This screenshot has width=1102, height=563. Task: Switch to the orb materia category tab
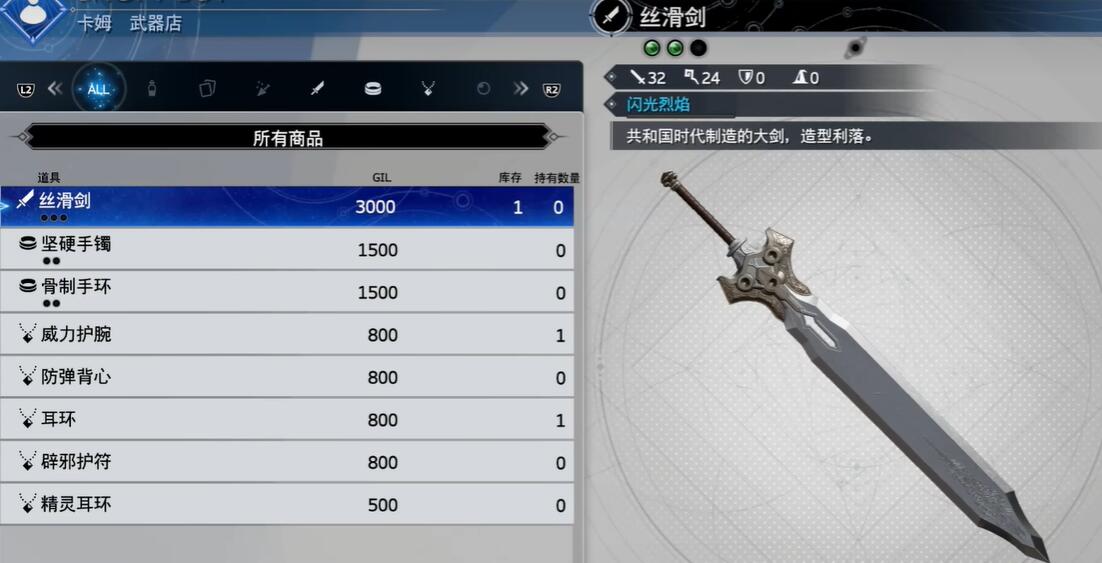484,89
